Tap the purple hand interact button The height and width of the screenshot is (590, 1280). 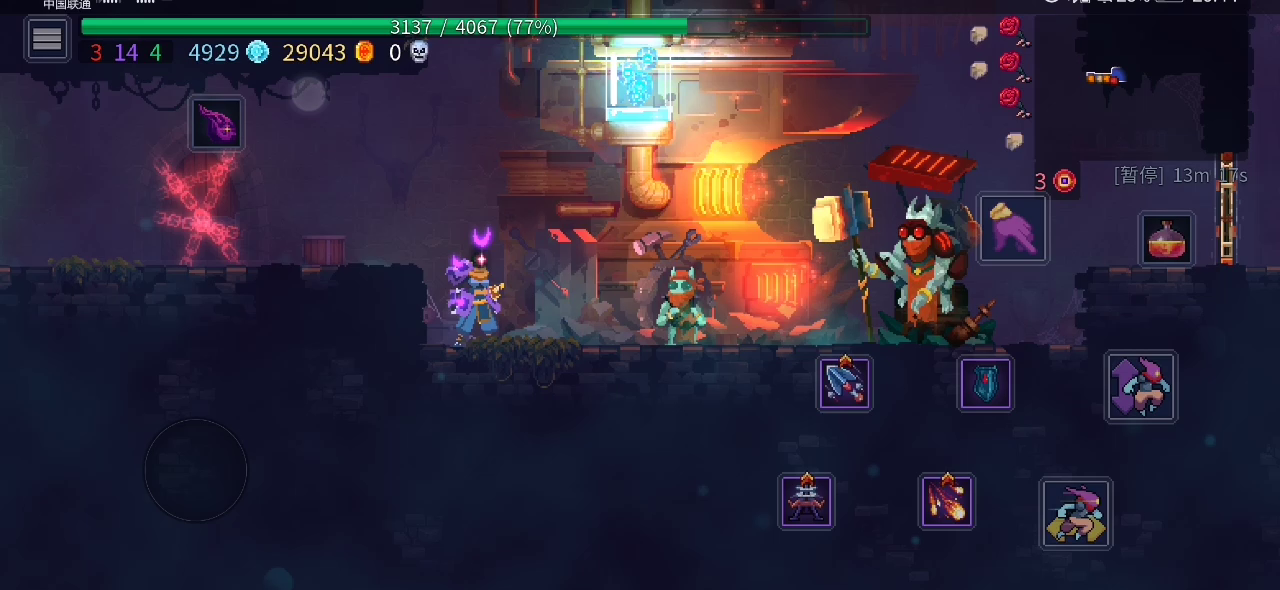1013,229
